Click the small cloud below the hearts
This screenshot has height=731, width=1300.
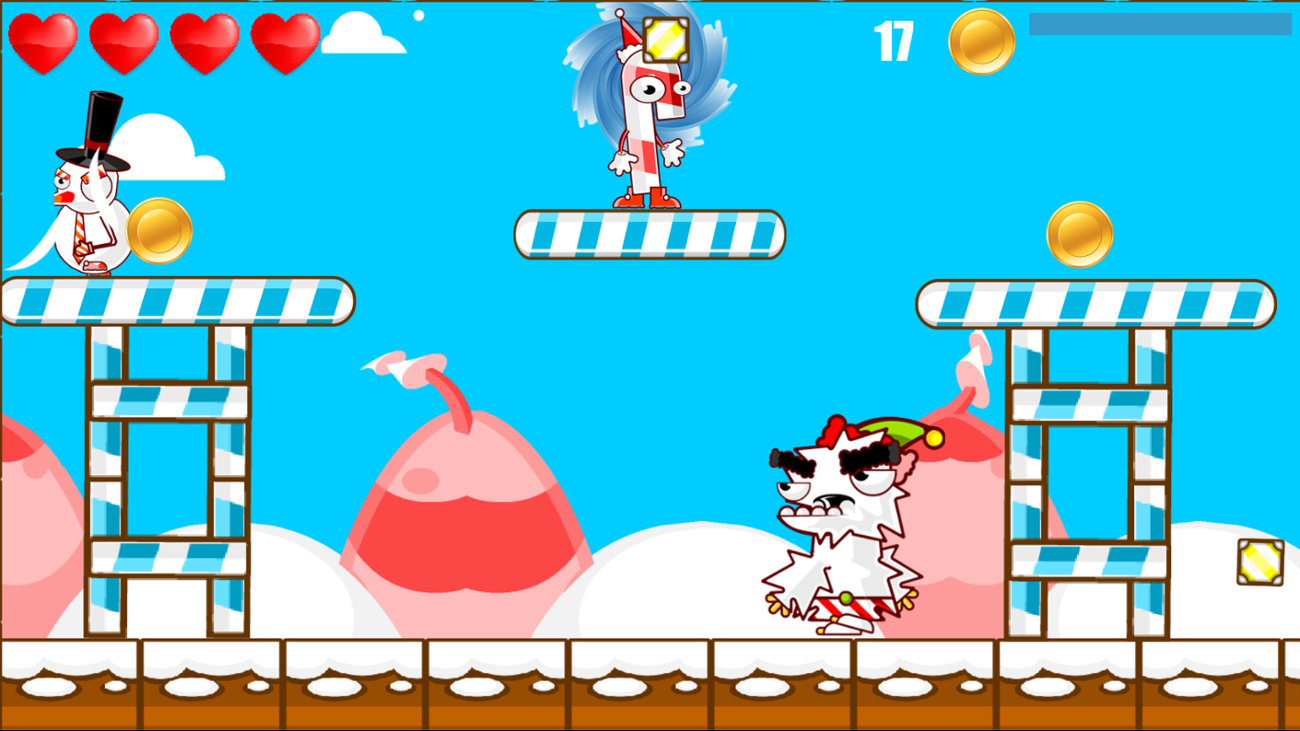pyautogui.click(x=357, y=30)
